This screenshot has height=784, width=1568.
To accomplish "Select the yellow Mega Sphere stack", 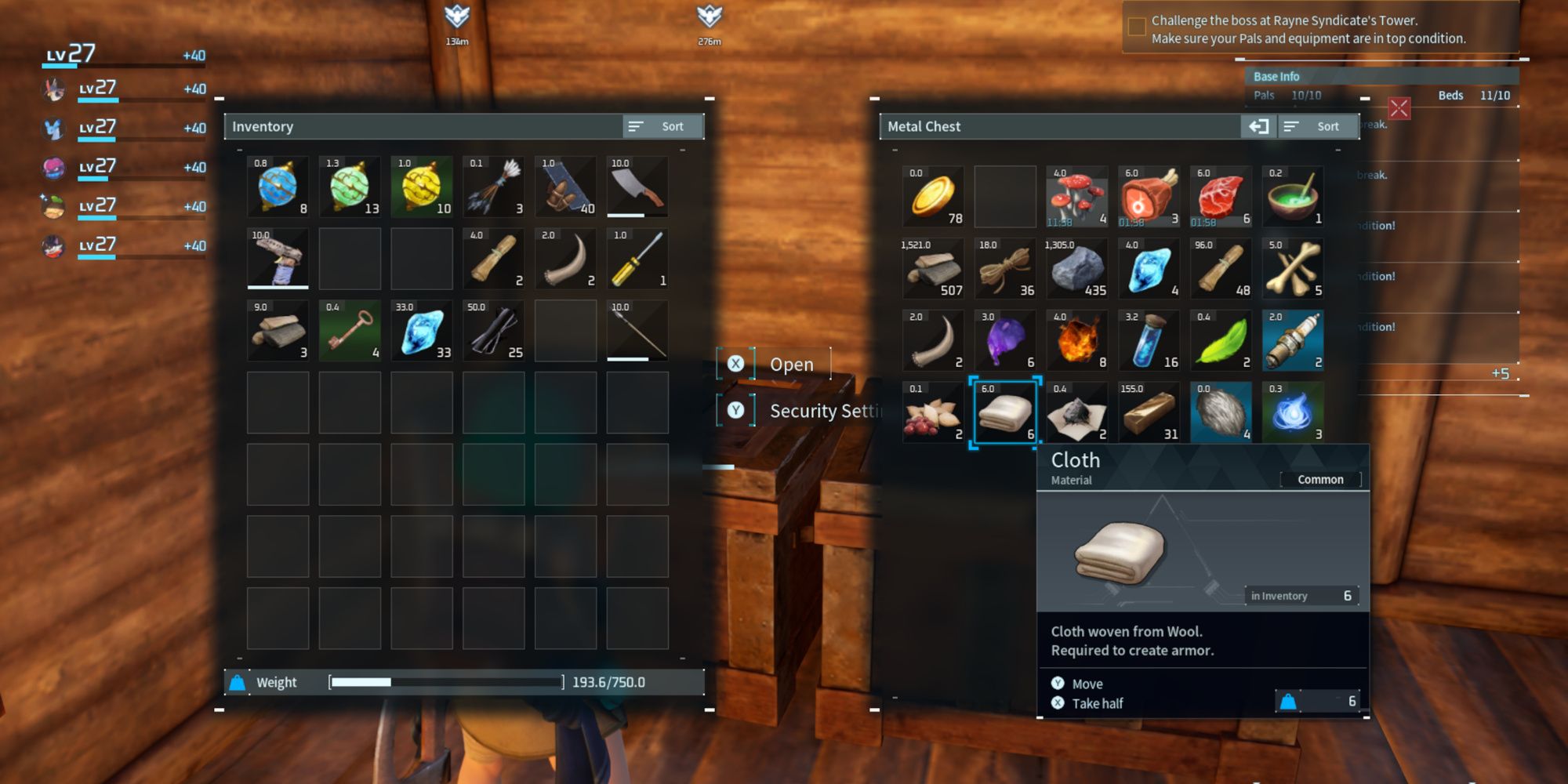I will 423,187.
